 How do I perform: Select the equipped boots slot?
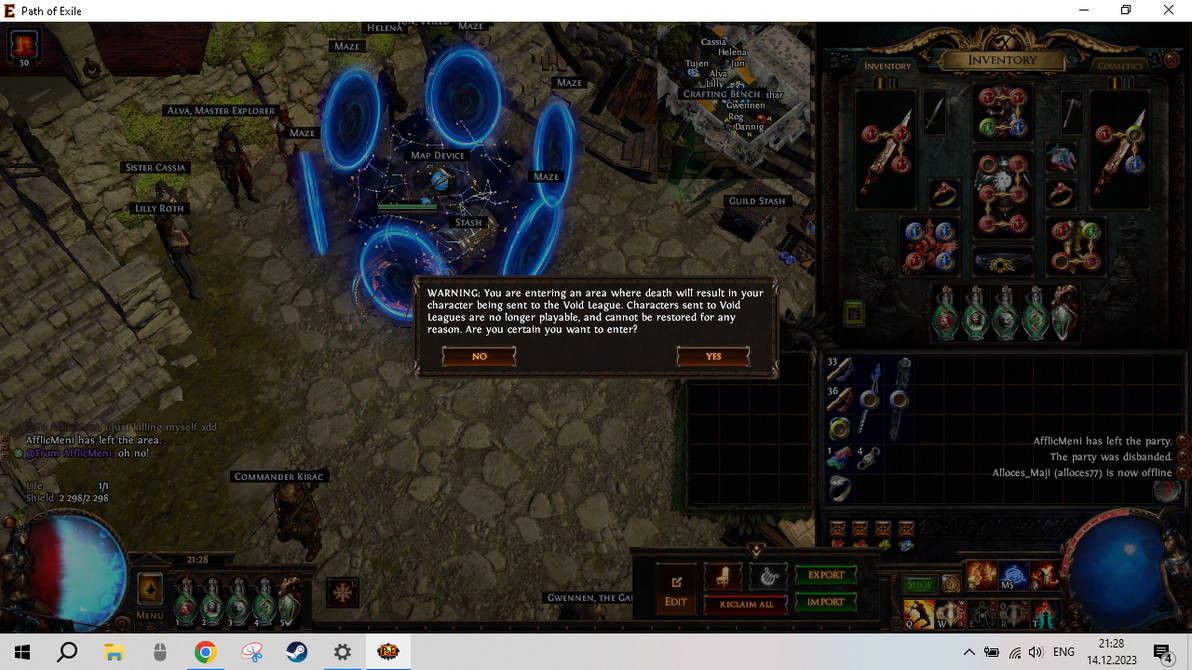(1076, 245)
